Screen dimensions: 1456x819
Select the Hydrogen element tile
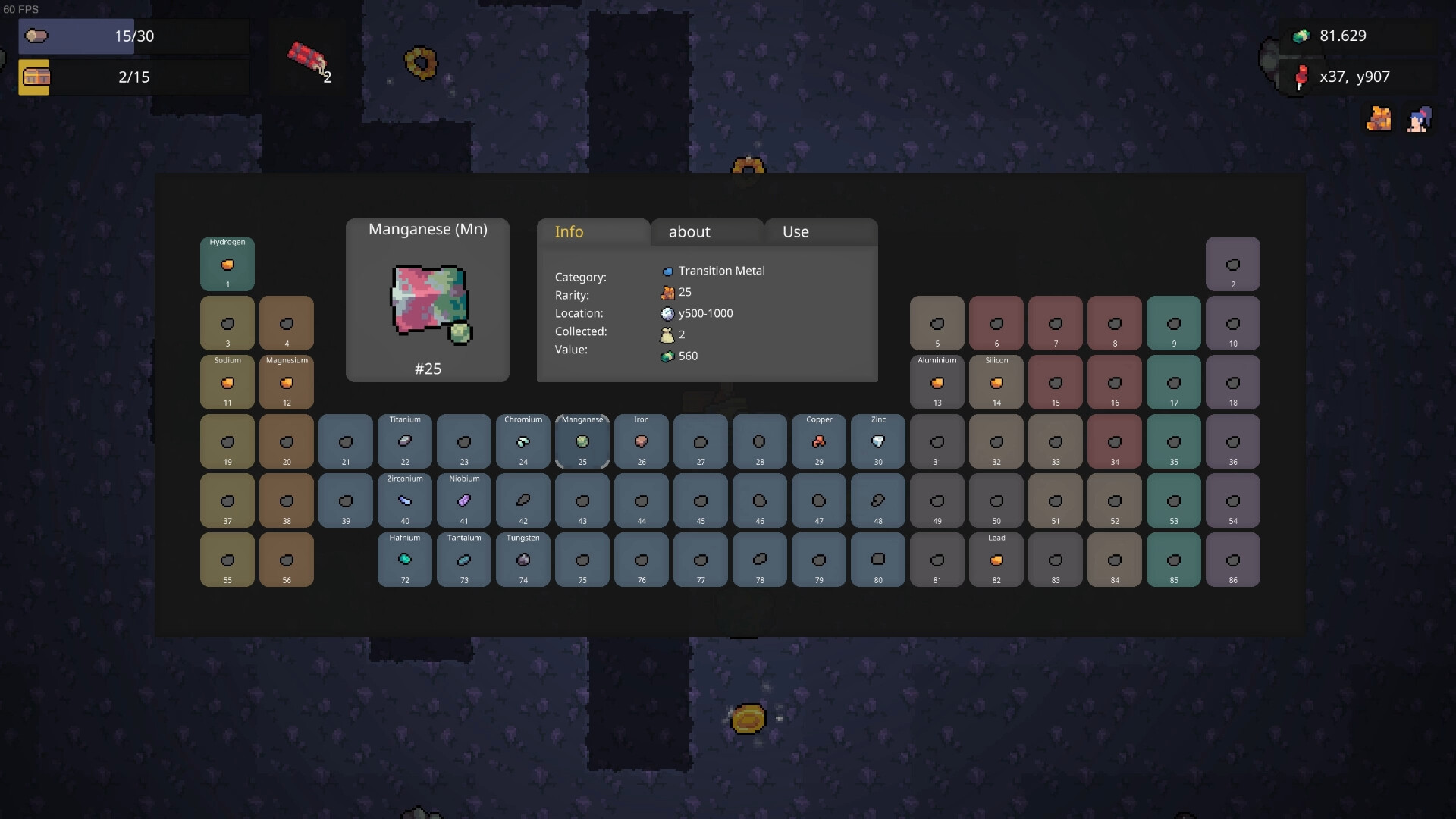[227, 264]
